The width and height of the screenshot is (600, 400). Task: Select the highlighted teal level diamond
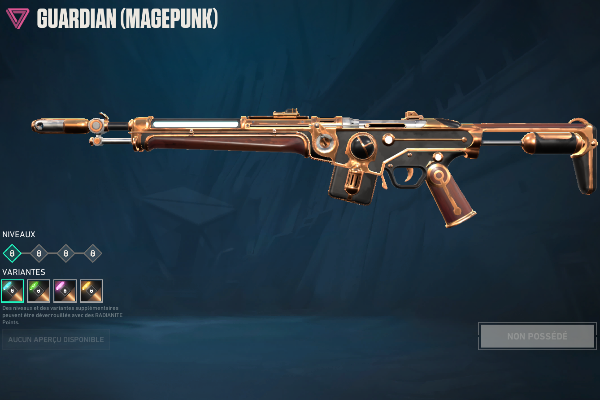pyautogui.click(x=12, y=253)
